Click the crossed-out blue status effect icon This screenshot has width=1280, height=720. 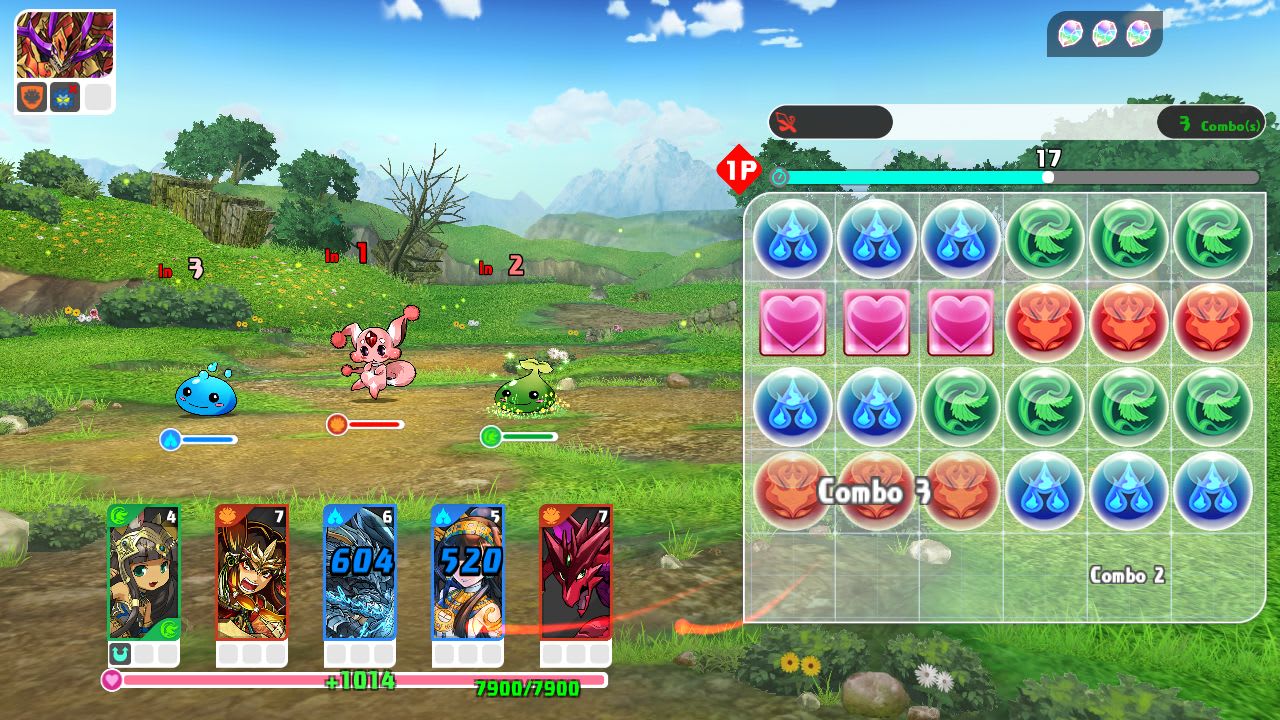click(64, 97)
